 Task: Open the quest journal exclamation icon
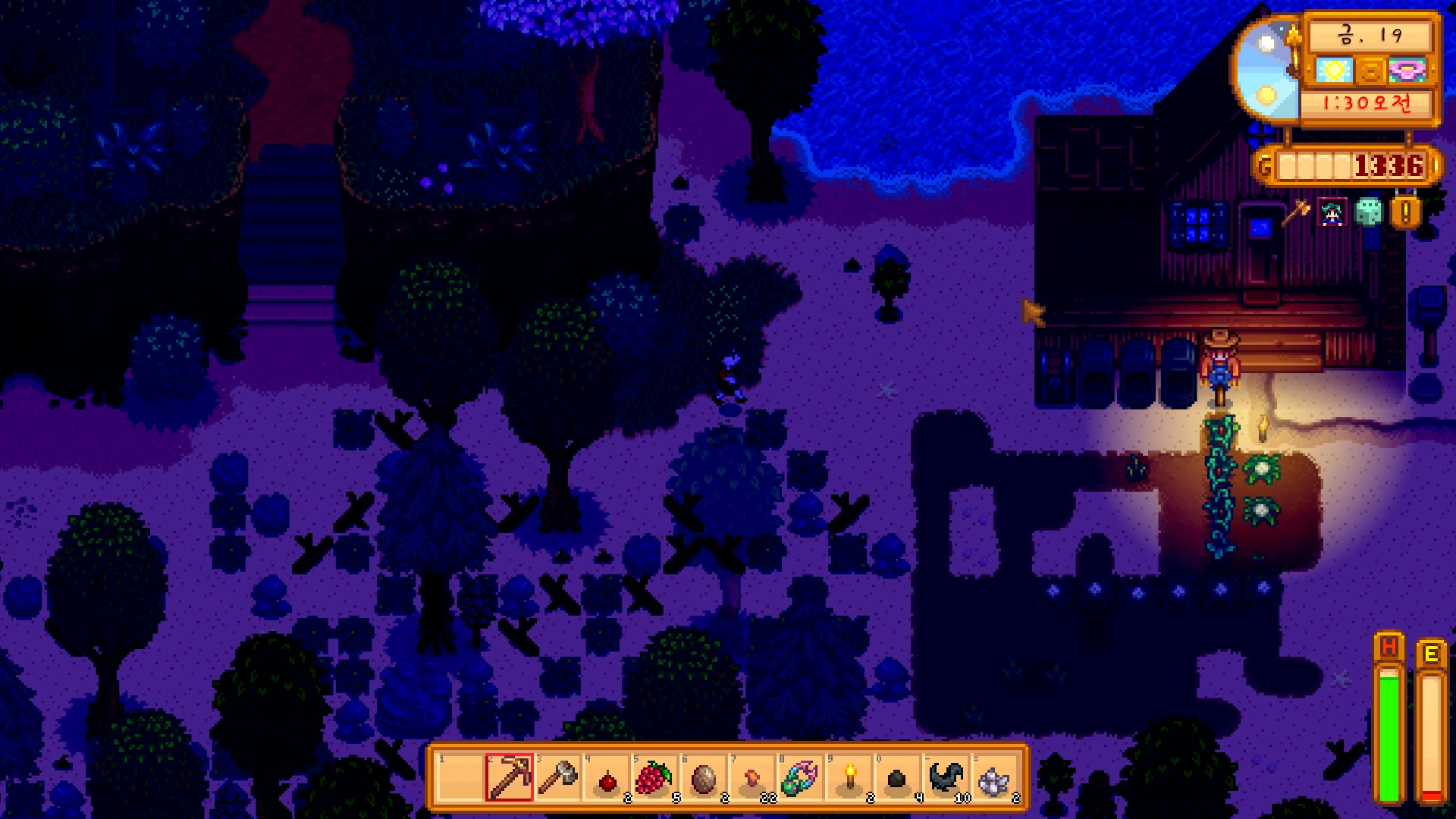click(1405, 212)
